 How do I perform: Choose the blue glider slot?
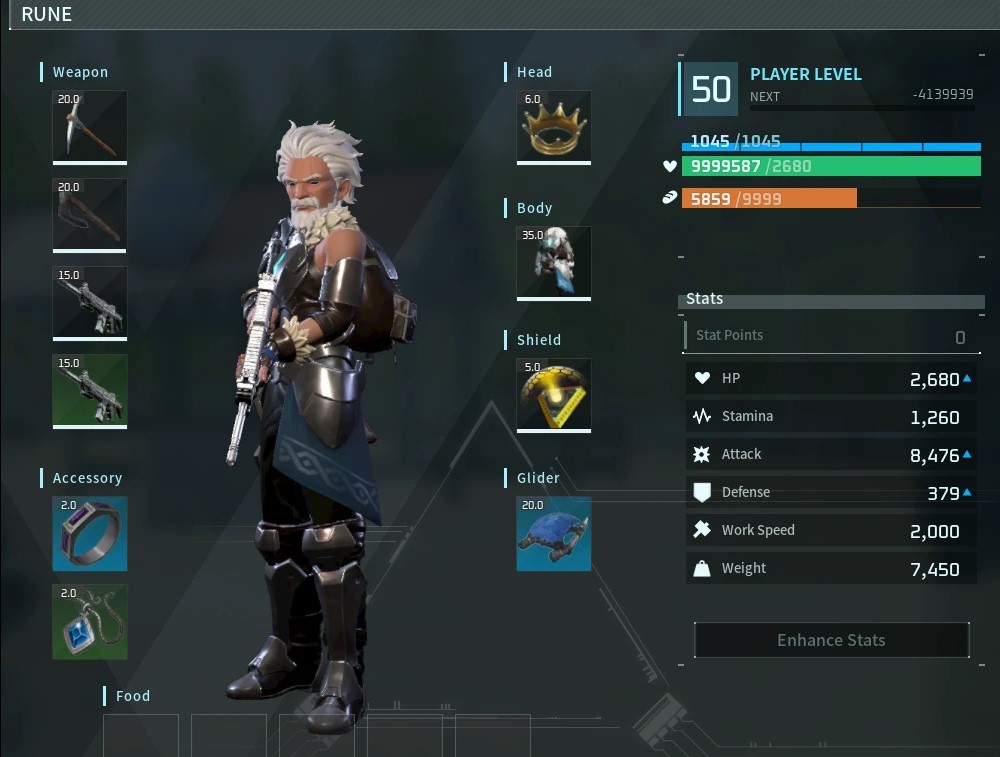(x=553, y=534)
